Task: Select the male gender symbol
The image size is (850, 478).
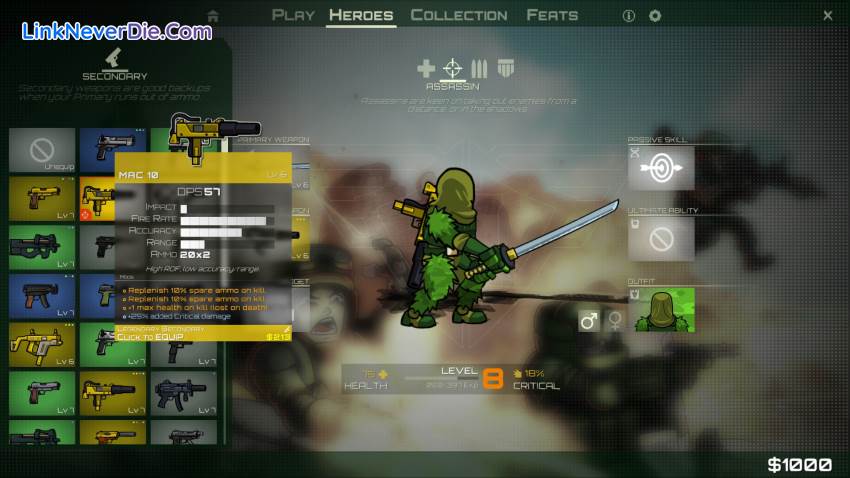Action: [588, 321]
